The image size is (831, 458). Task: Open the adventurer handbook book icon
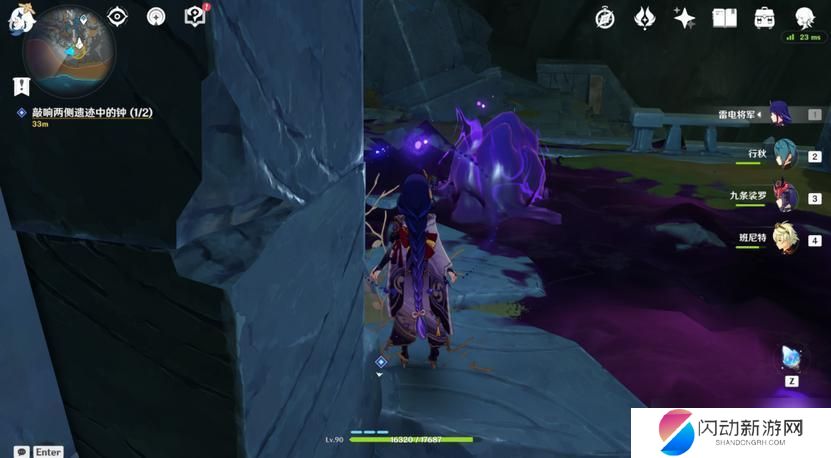(x=725, y=17)
